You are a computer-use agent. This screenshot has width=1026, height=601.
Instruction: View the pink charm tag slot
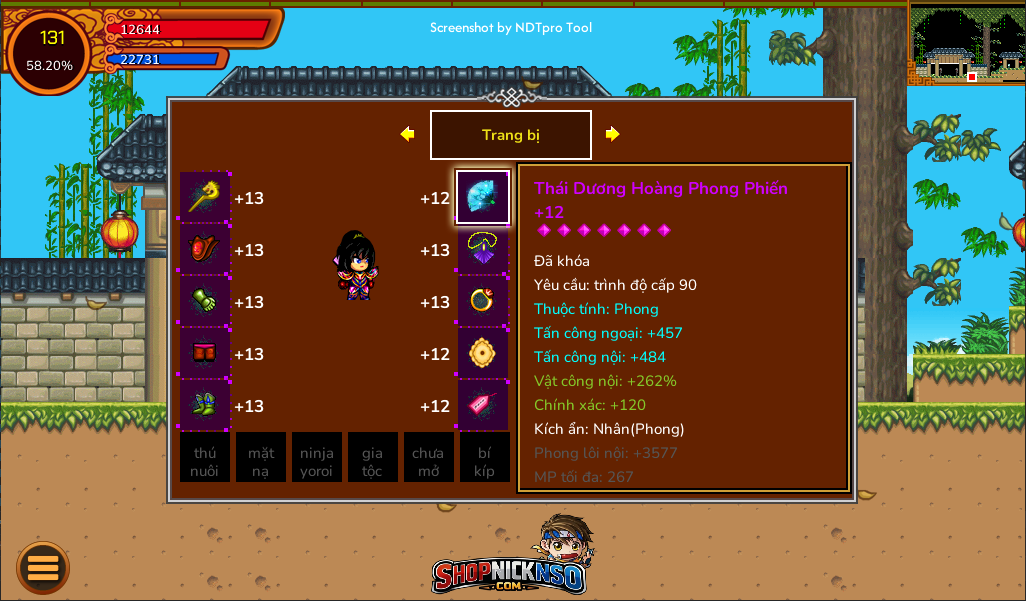click(483, 406)
